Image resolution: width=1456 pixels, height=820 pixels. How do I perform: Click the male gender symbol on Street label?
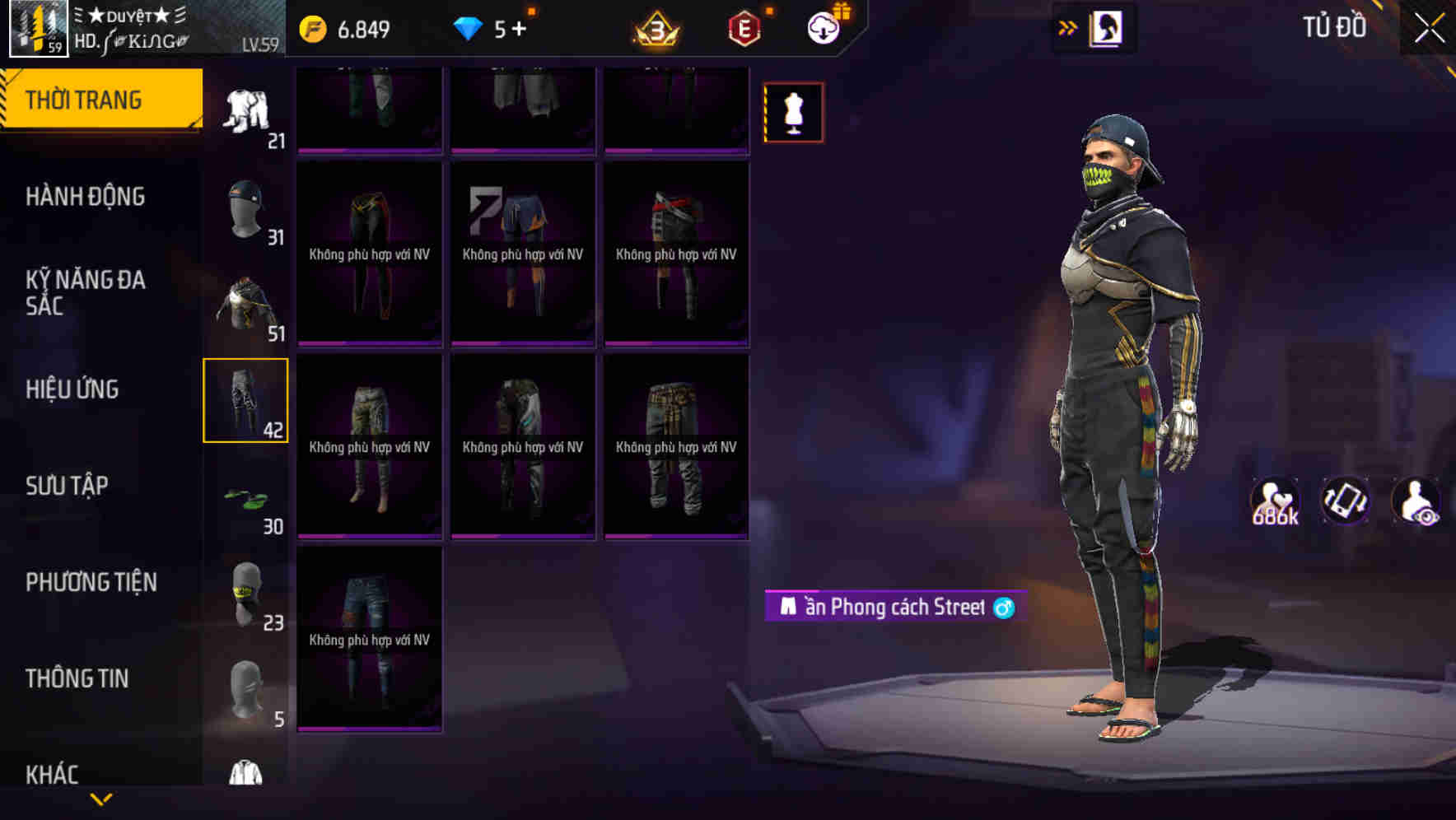(1003, 608)
